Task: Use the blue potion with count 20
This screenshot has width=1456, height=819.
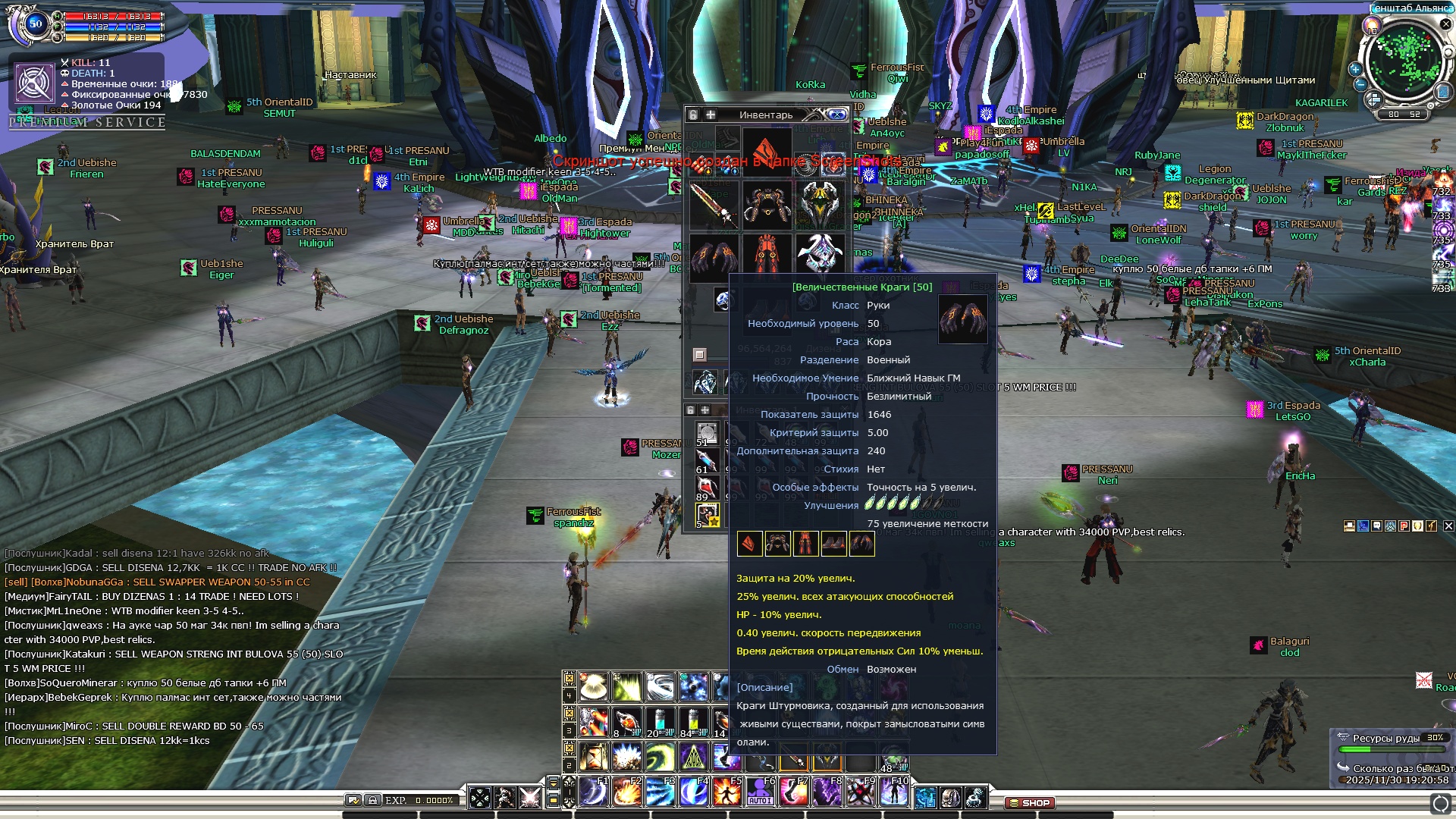Action: [660, 722]
